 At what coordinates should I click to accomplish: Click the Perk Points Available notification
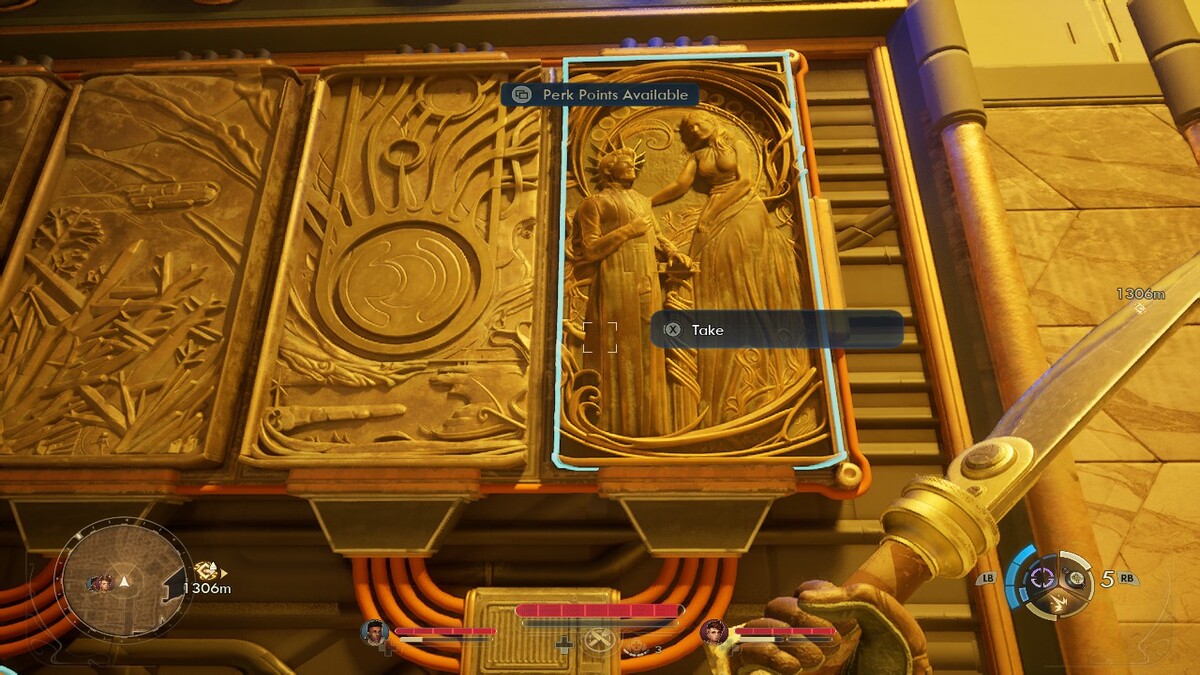pyautogui.click(x=600, y=95)
